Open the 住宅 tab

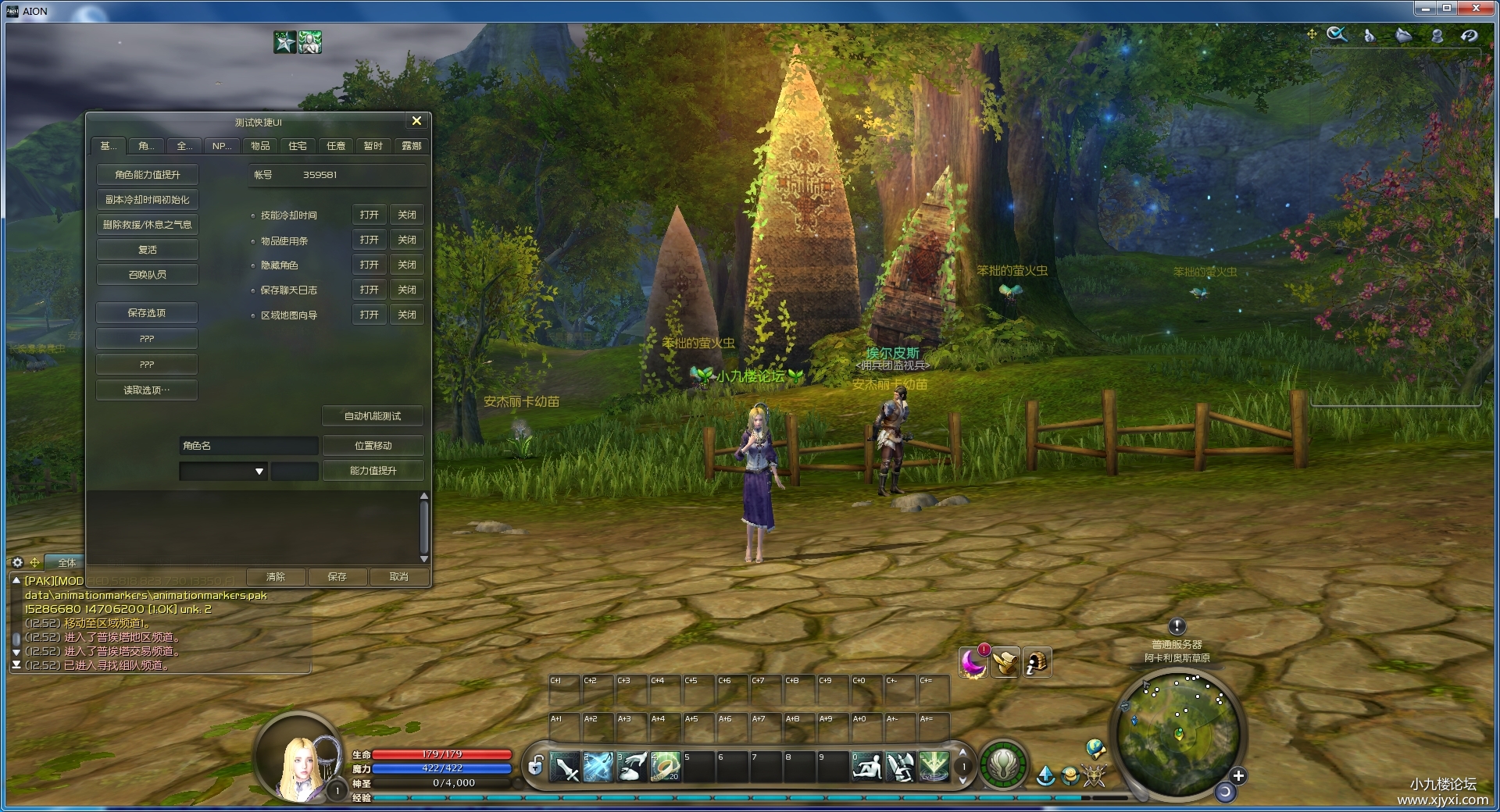tap(298, 146)
